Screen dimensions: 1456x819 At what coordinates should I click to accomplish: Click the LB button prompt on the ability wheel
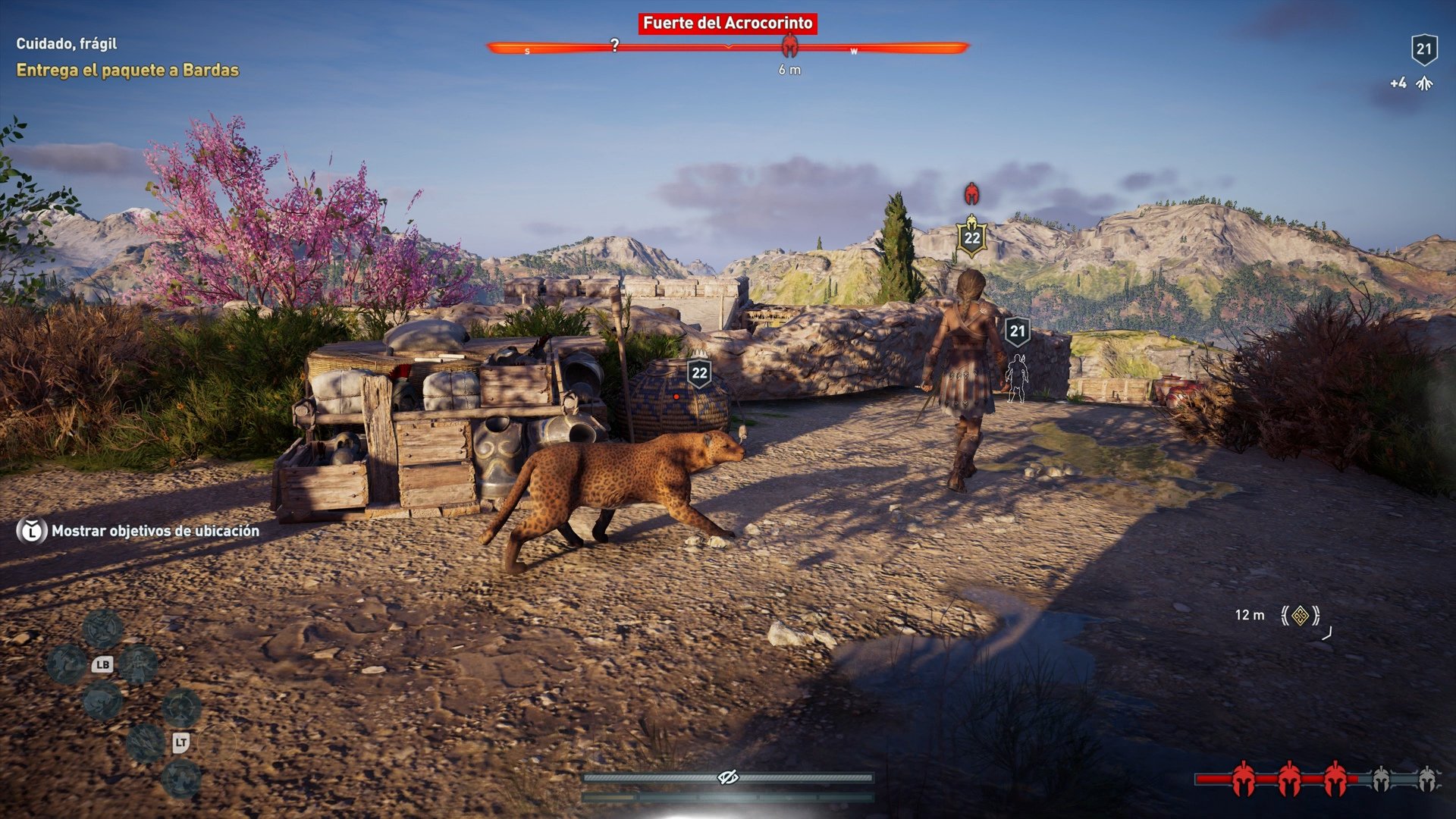(102, 665)
